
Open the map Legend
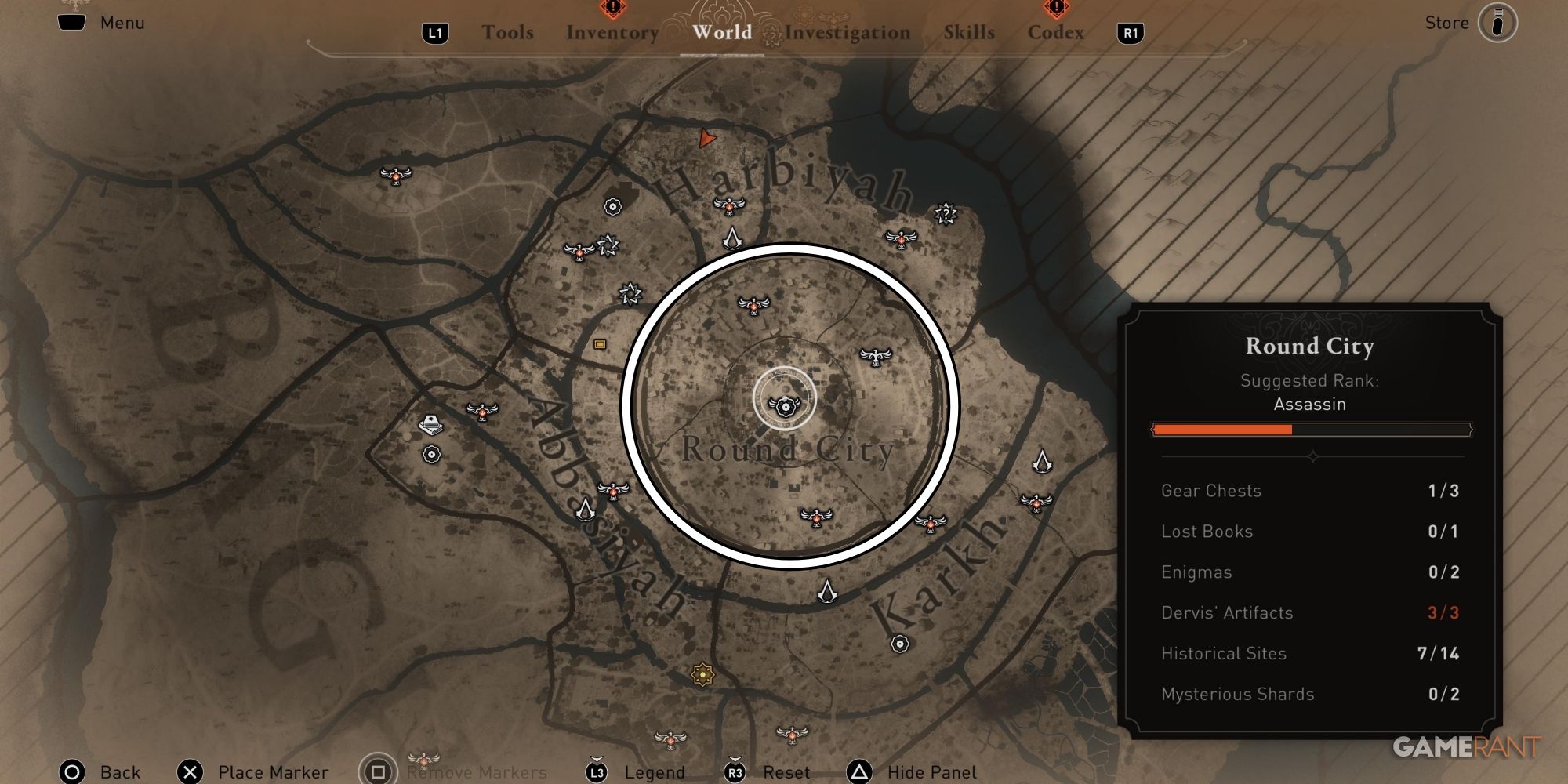point(655,772)
